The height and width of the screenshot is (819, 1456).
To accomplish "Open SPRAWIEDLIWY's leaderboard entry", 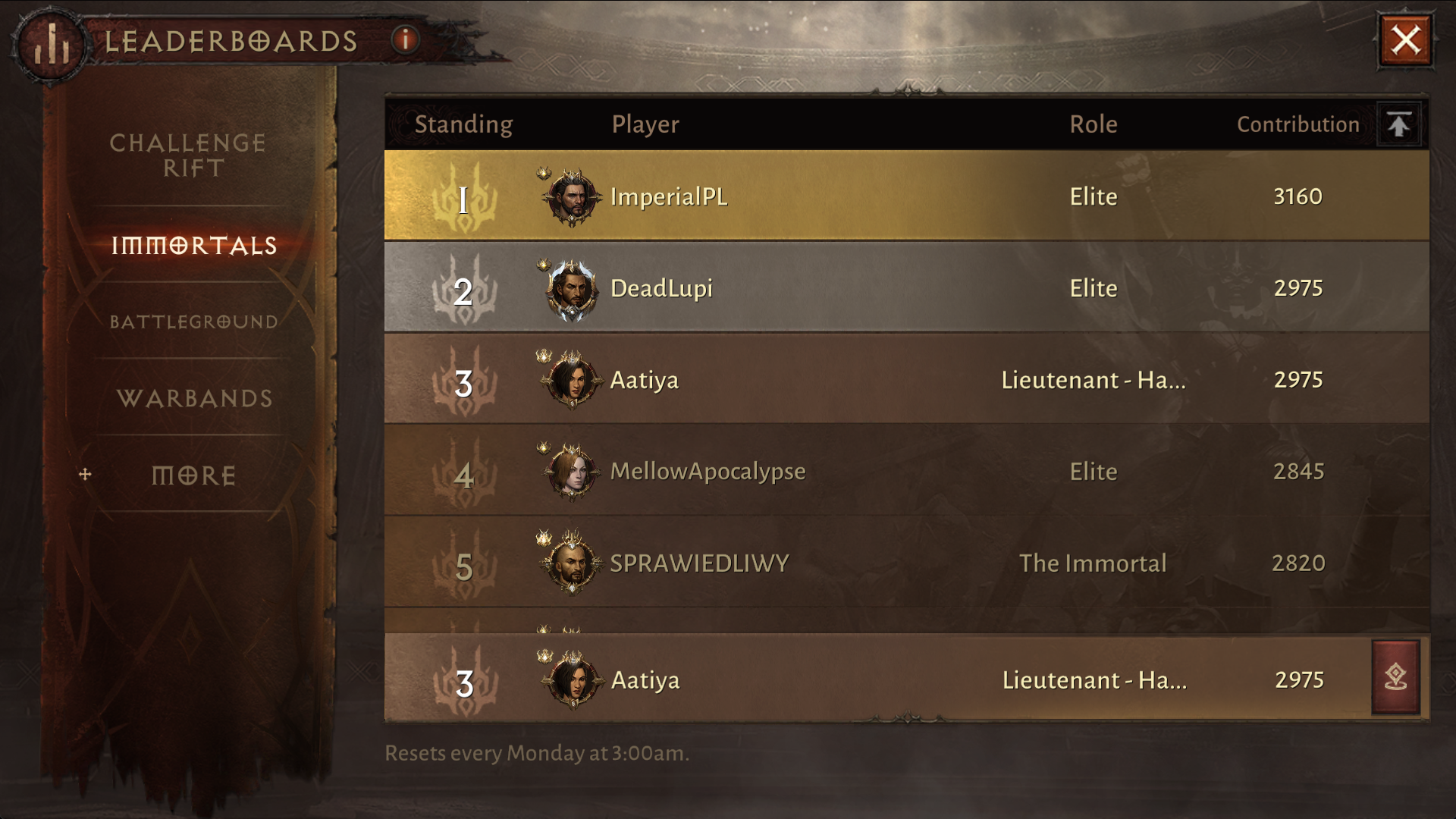I will (x=906, y=563).
